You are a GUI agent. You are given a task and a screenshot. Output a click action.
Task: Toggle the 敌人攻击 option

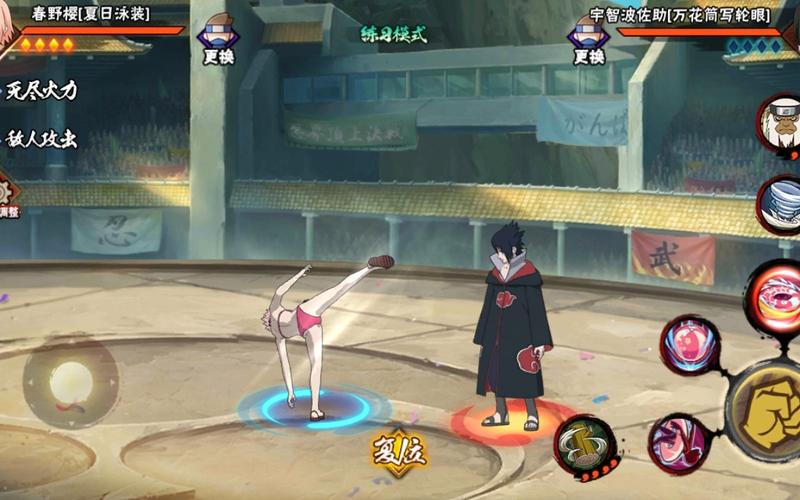40,139
